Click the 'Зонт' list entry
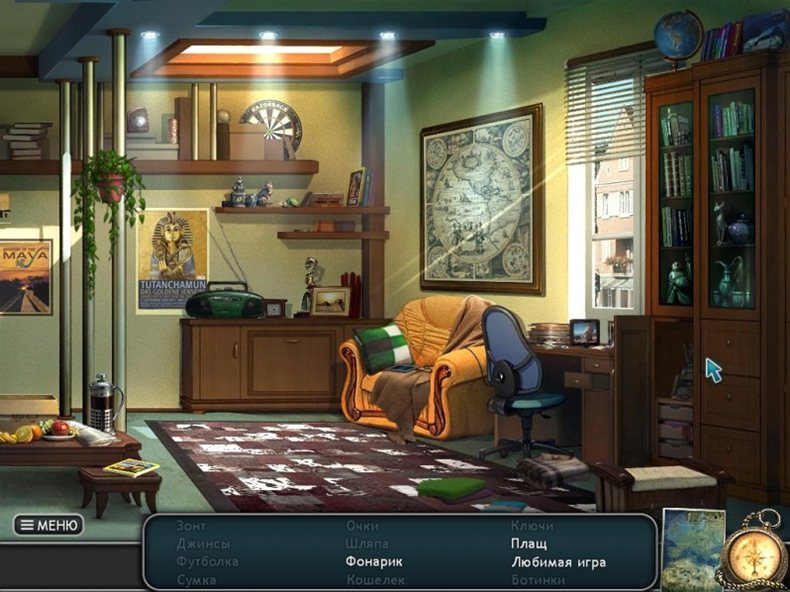This screenshot has width=790, height=592. pos(192,526)
